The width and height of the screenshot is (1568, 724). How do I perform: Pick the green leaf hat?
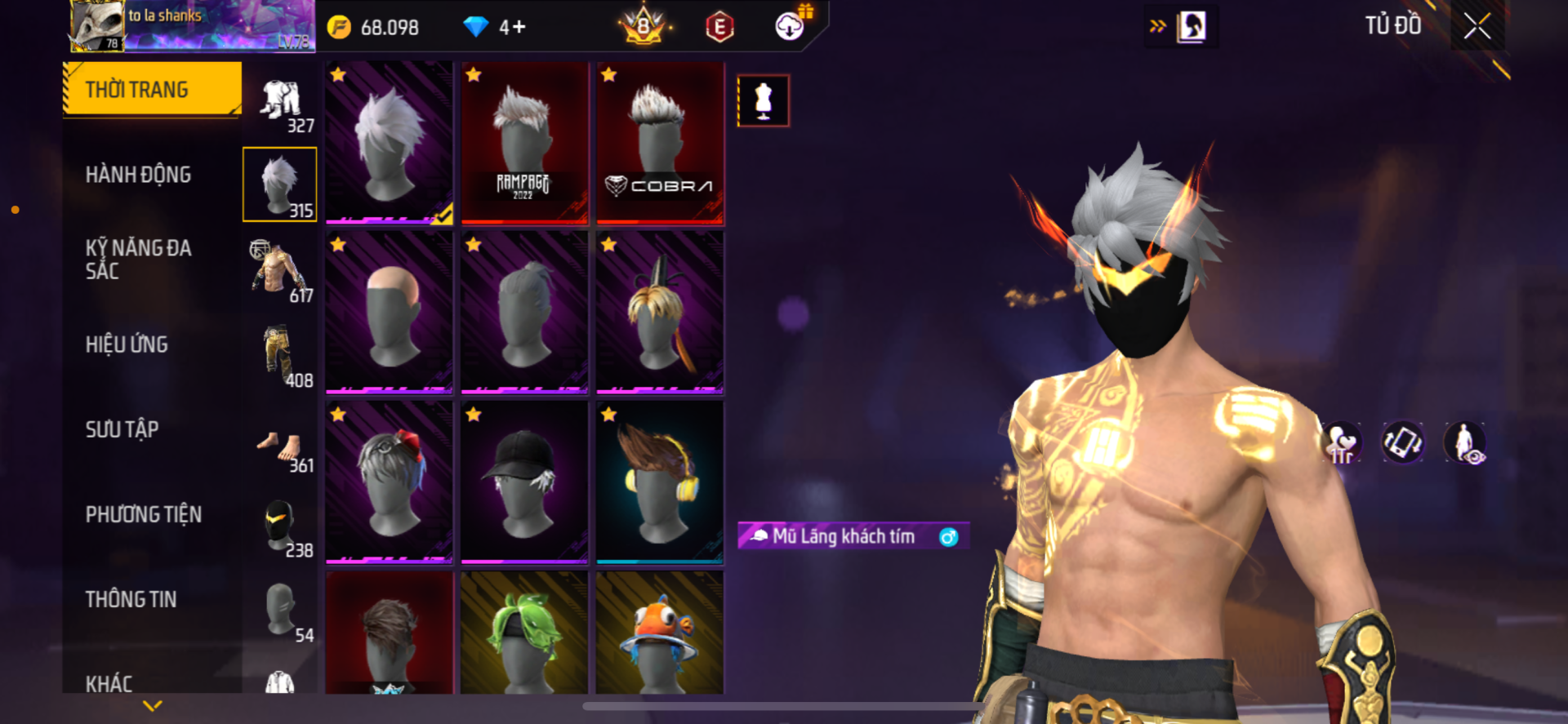(524, 633)
